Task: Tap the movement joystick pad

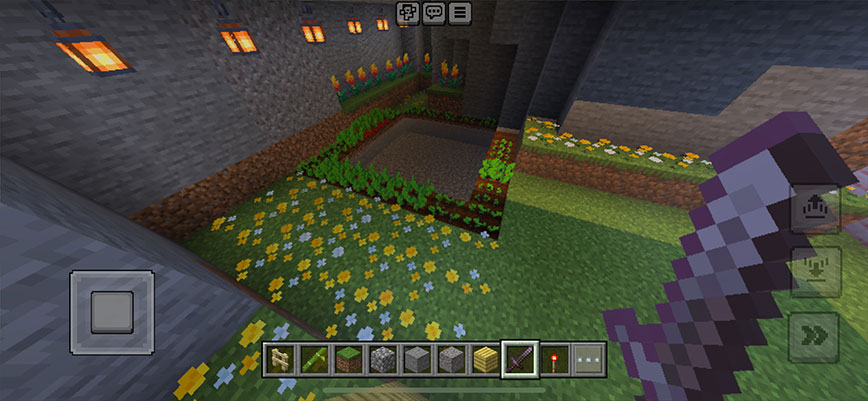Action: pos(112,312)
